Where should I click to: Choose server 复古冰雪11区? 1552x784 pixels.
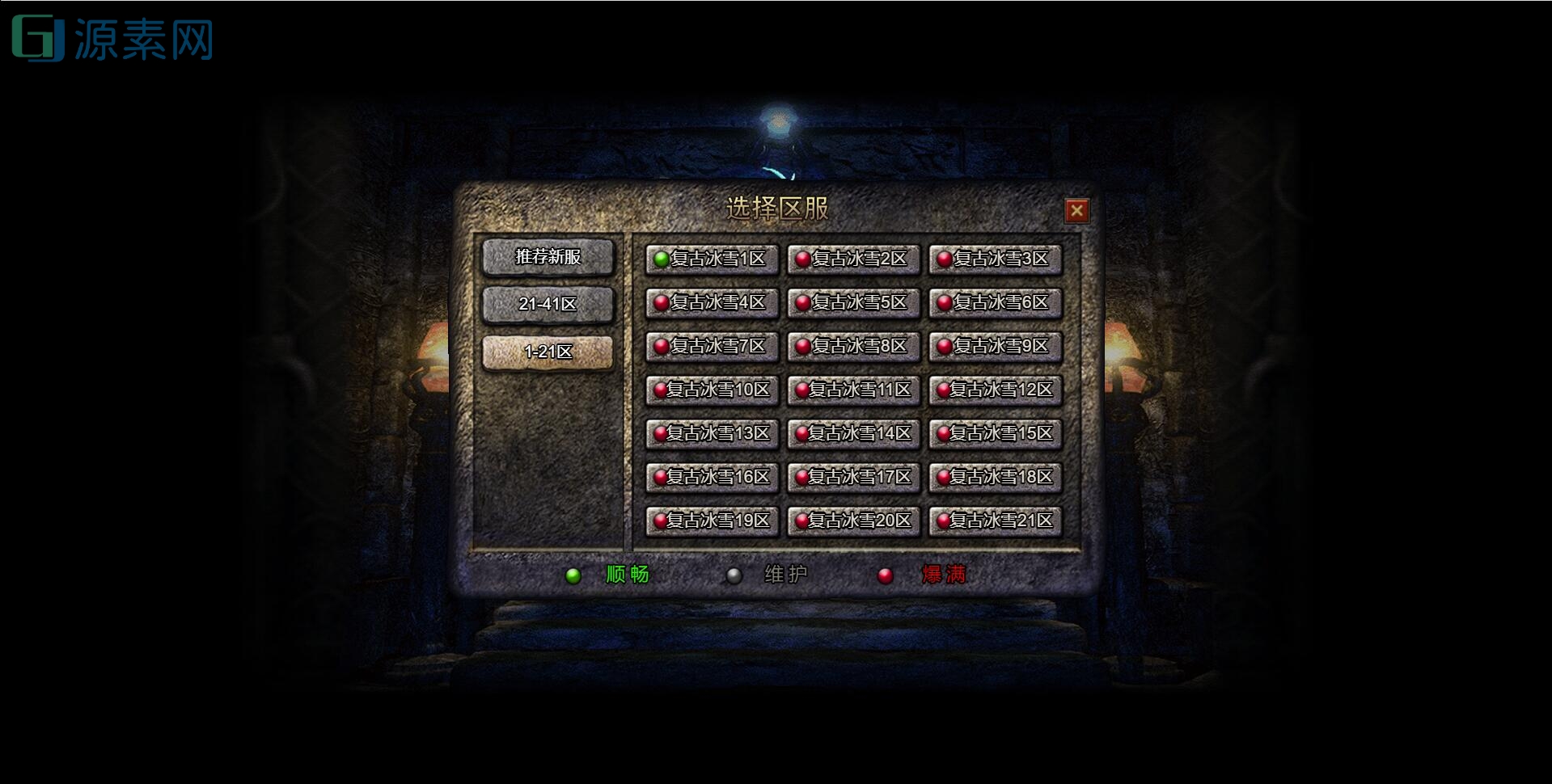pos(853,390)
